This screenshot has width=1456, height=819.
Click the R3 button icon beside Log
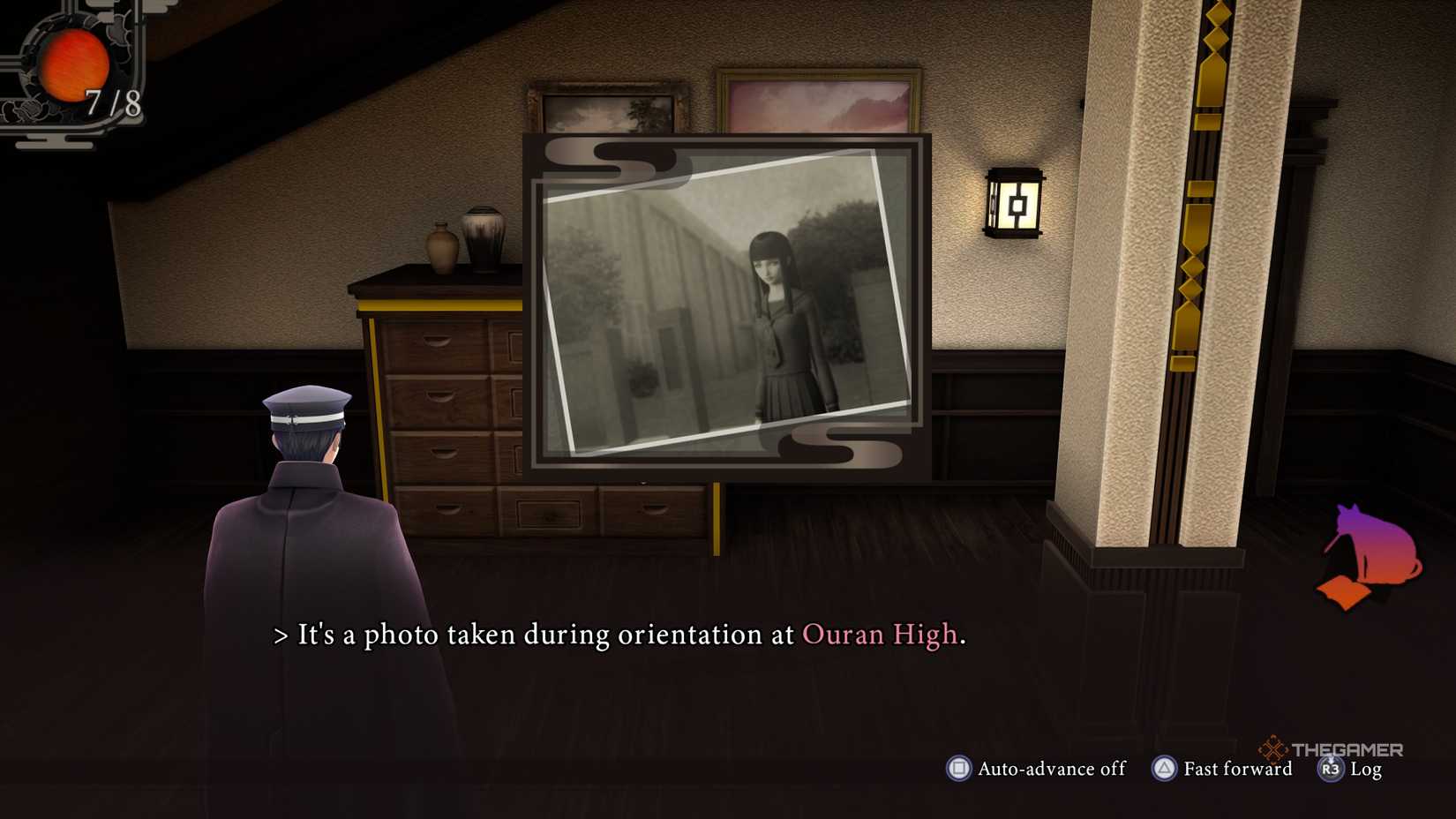click(1331, 770)
